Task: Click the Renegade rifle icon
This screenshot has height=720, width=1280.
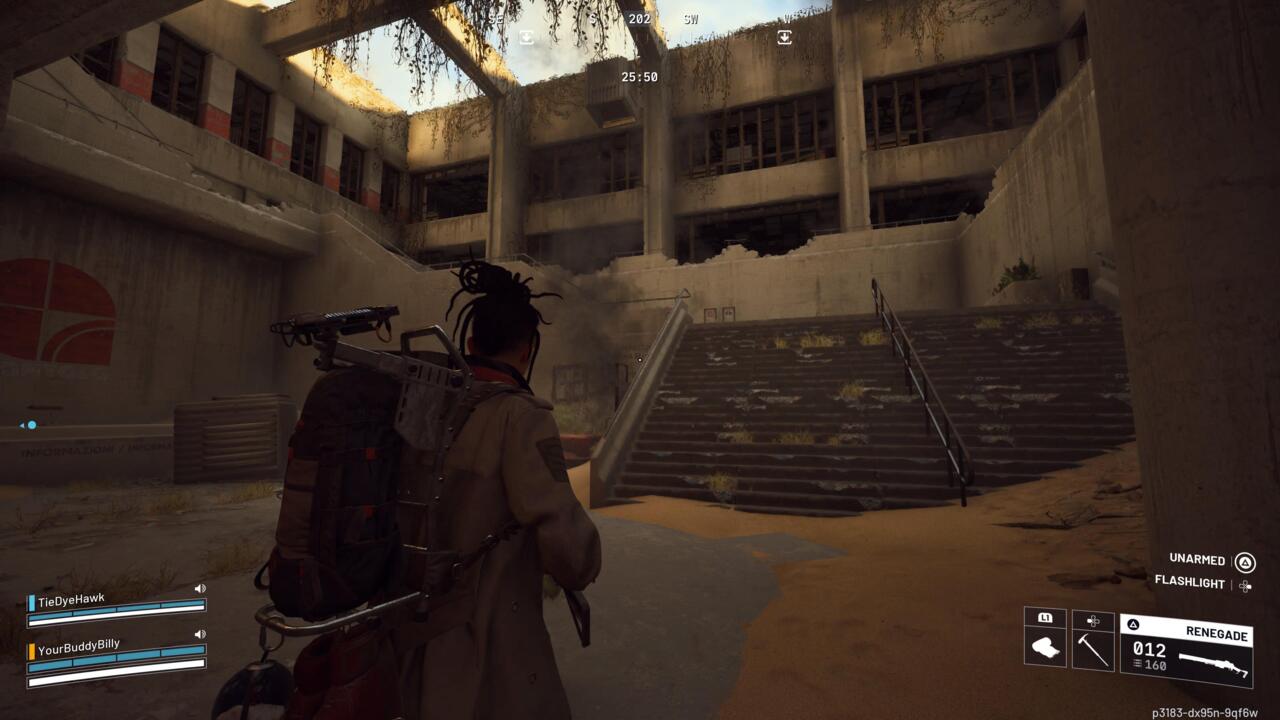Action: pyautogui.click(x=1215, y=662)
